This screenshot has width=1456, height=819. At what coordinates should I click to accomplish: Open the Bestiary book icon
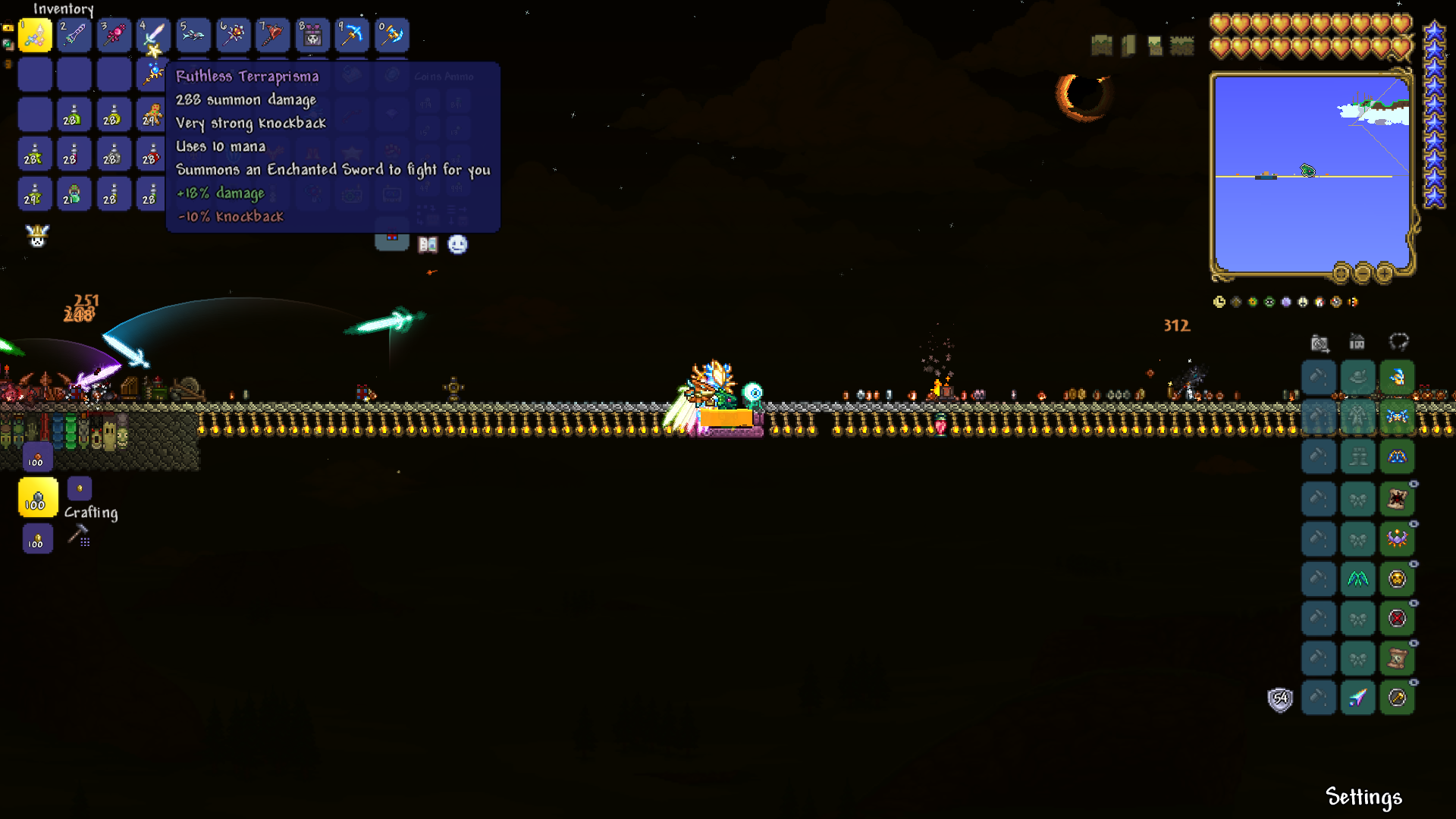coord(428,244)
